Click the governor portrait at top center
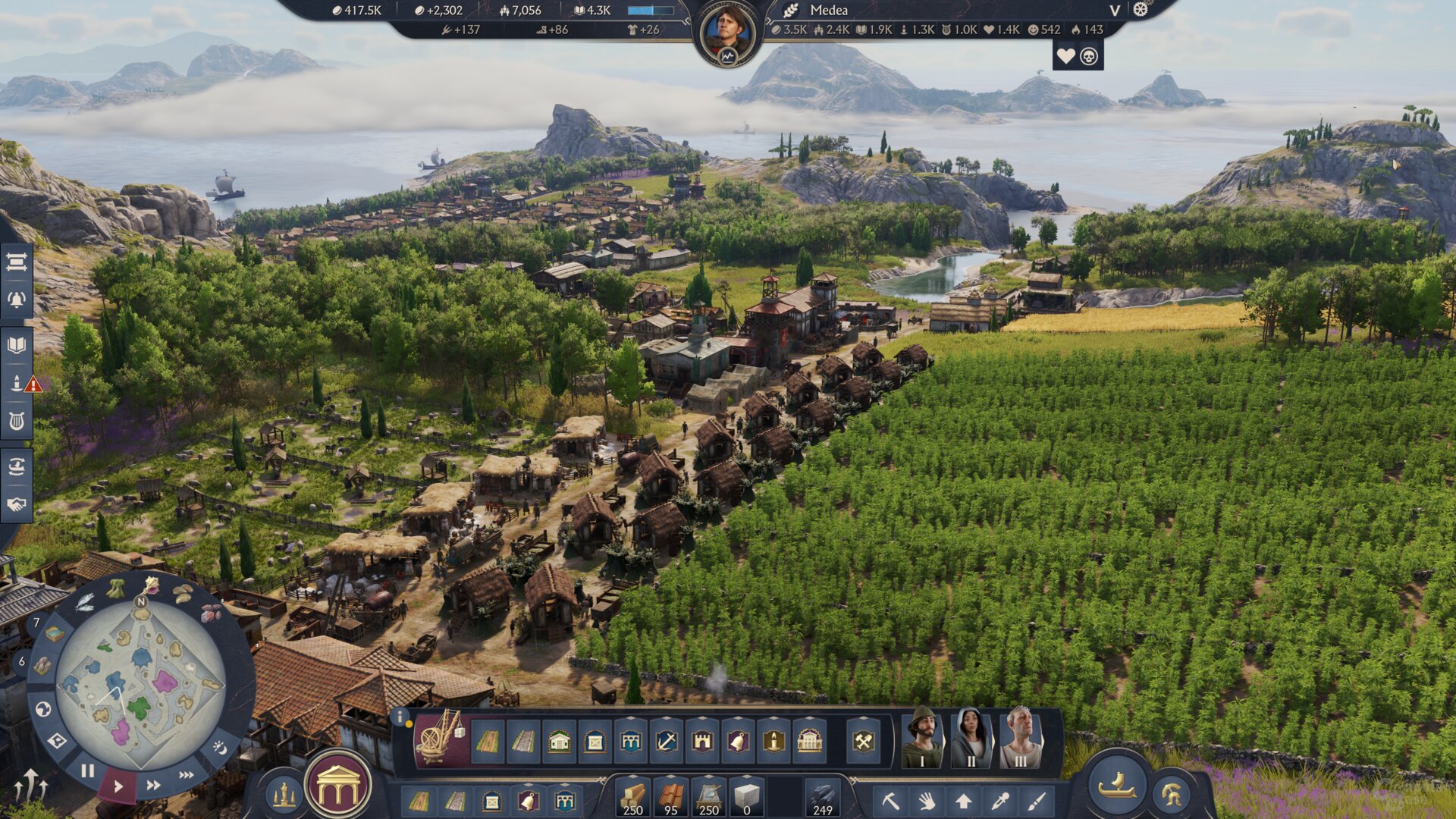Image resolution: width=1456 pixels, height=819 pixels. point(728,33)
